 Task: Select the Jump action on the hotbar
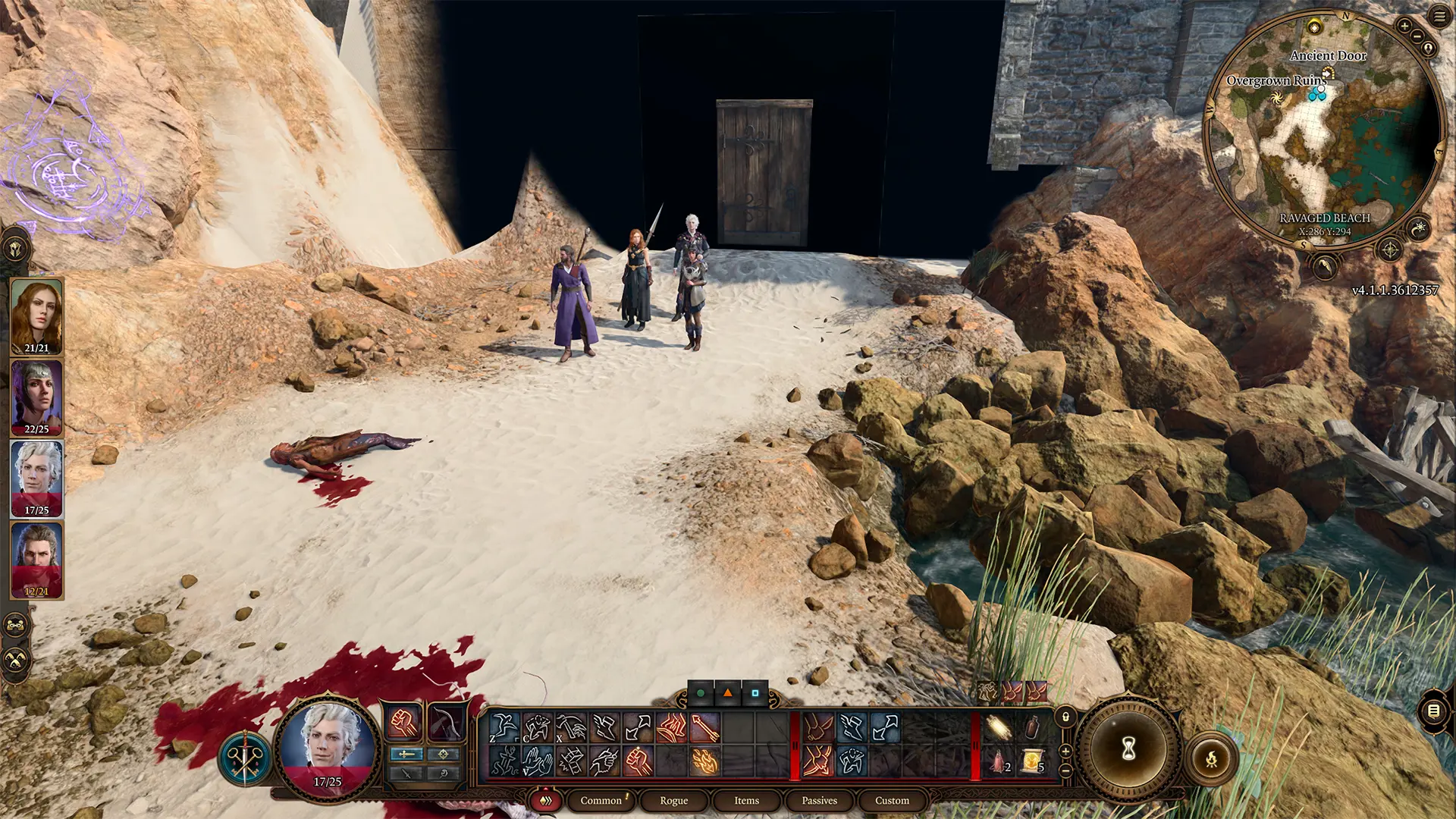coord(504,727)
